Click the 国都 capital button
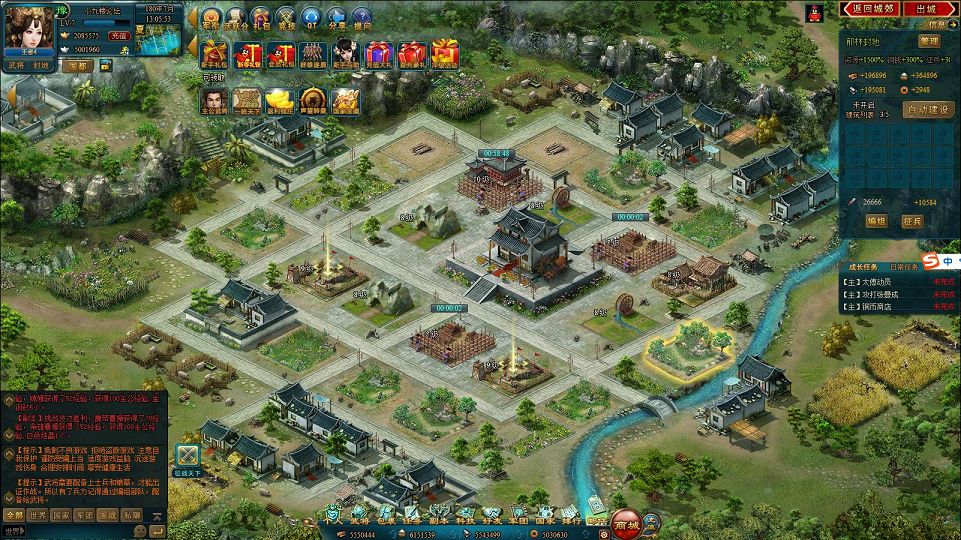Viewport: 961px width, 540px height. click(79, 65)
